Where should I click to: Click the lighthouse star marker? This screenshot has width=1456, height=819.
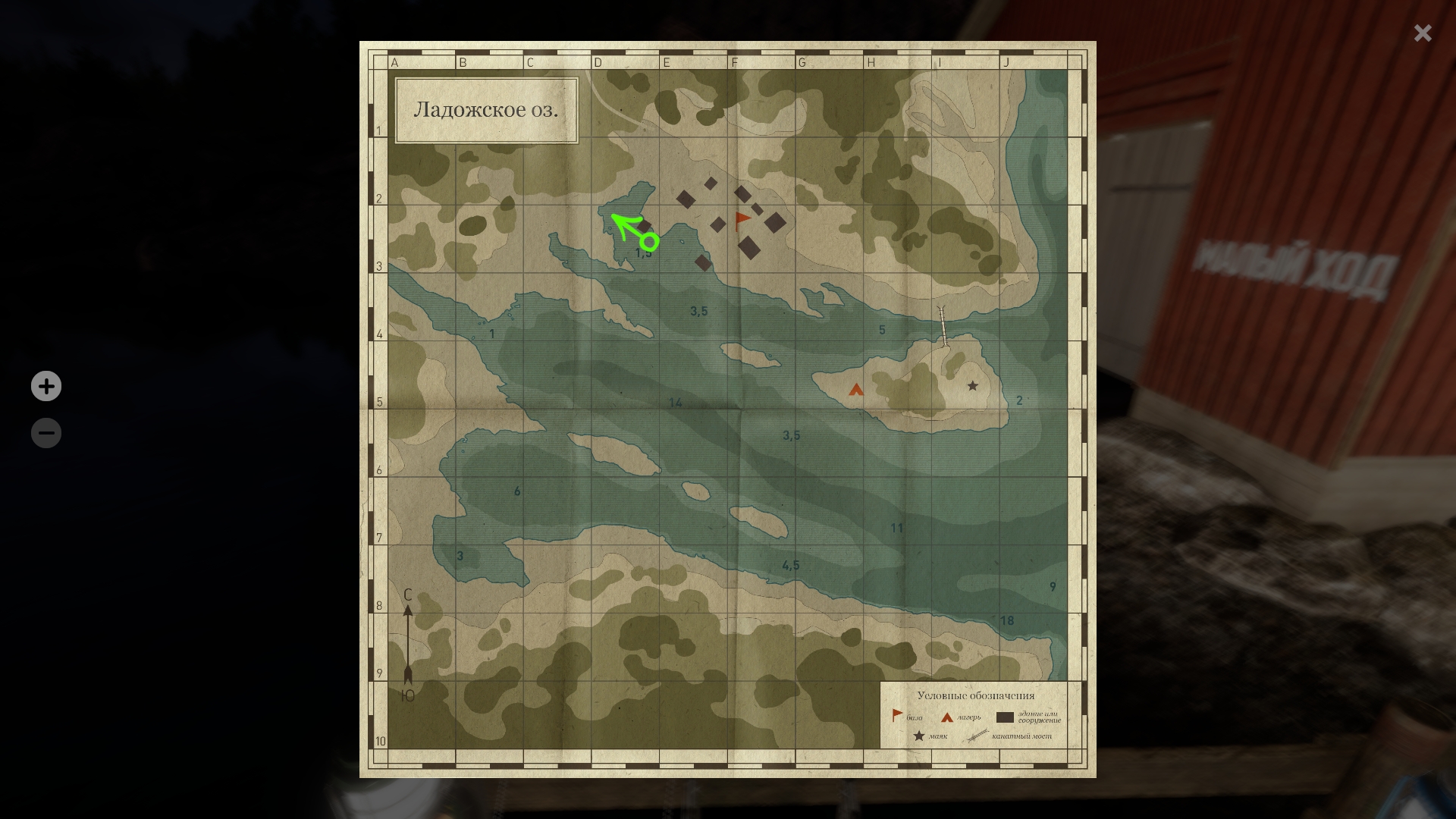click(x=972, y=386)
